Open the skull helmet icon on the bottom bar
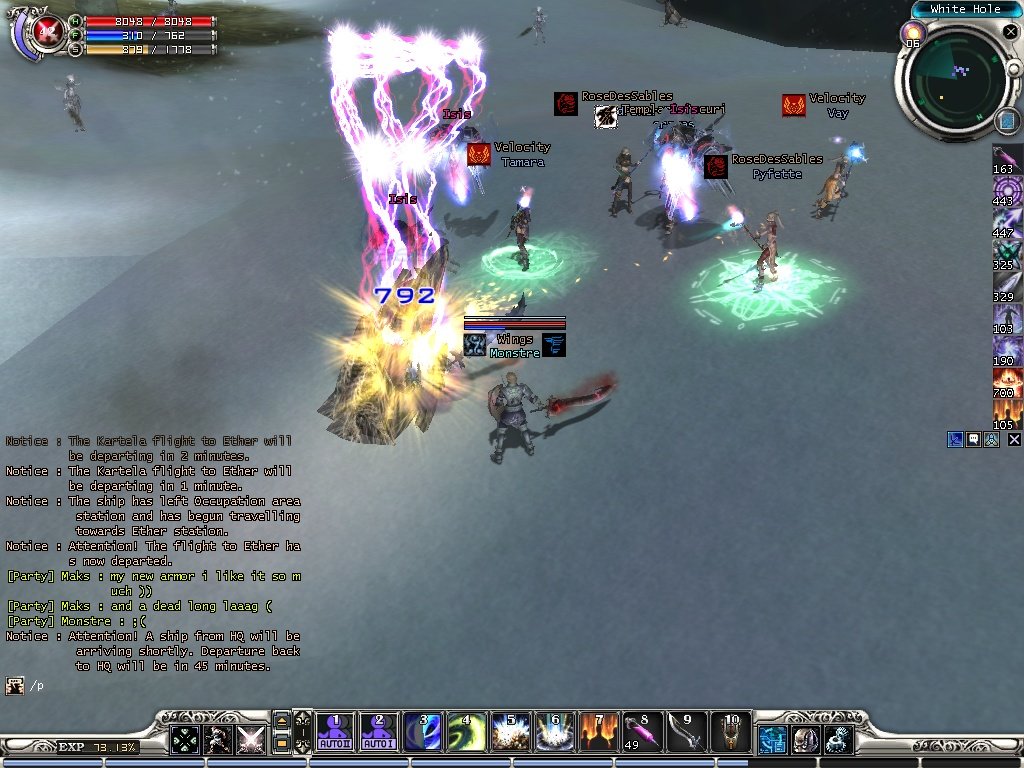1024x768 pixels. 805,739
